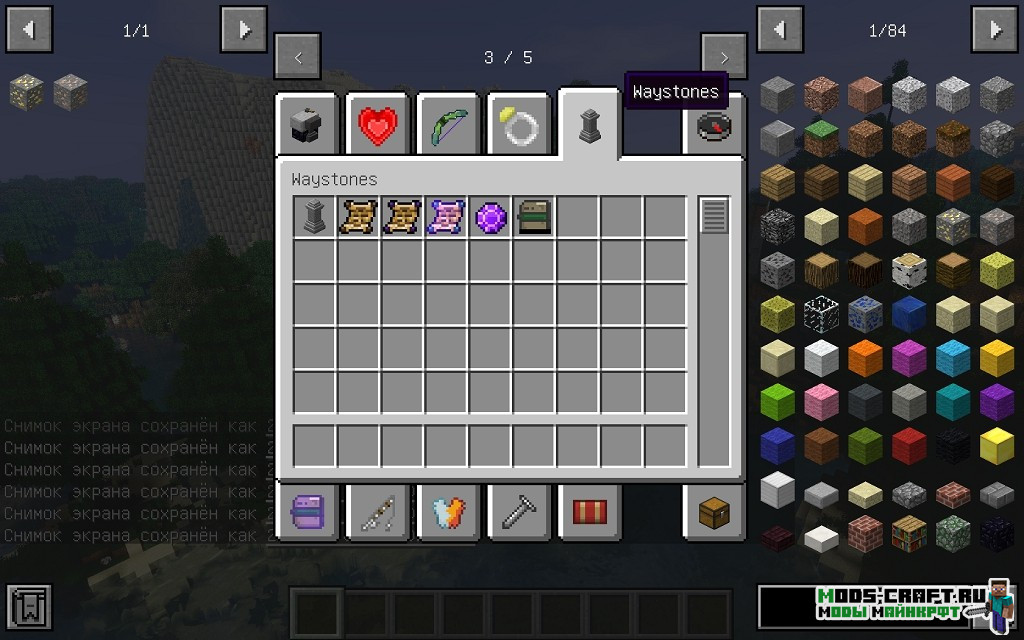This screenshot has width=1024, height=640.
Task: Switch to the red heart tab
Action: 378,125
